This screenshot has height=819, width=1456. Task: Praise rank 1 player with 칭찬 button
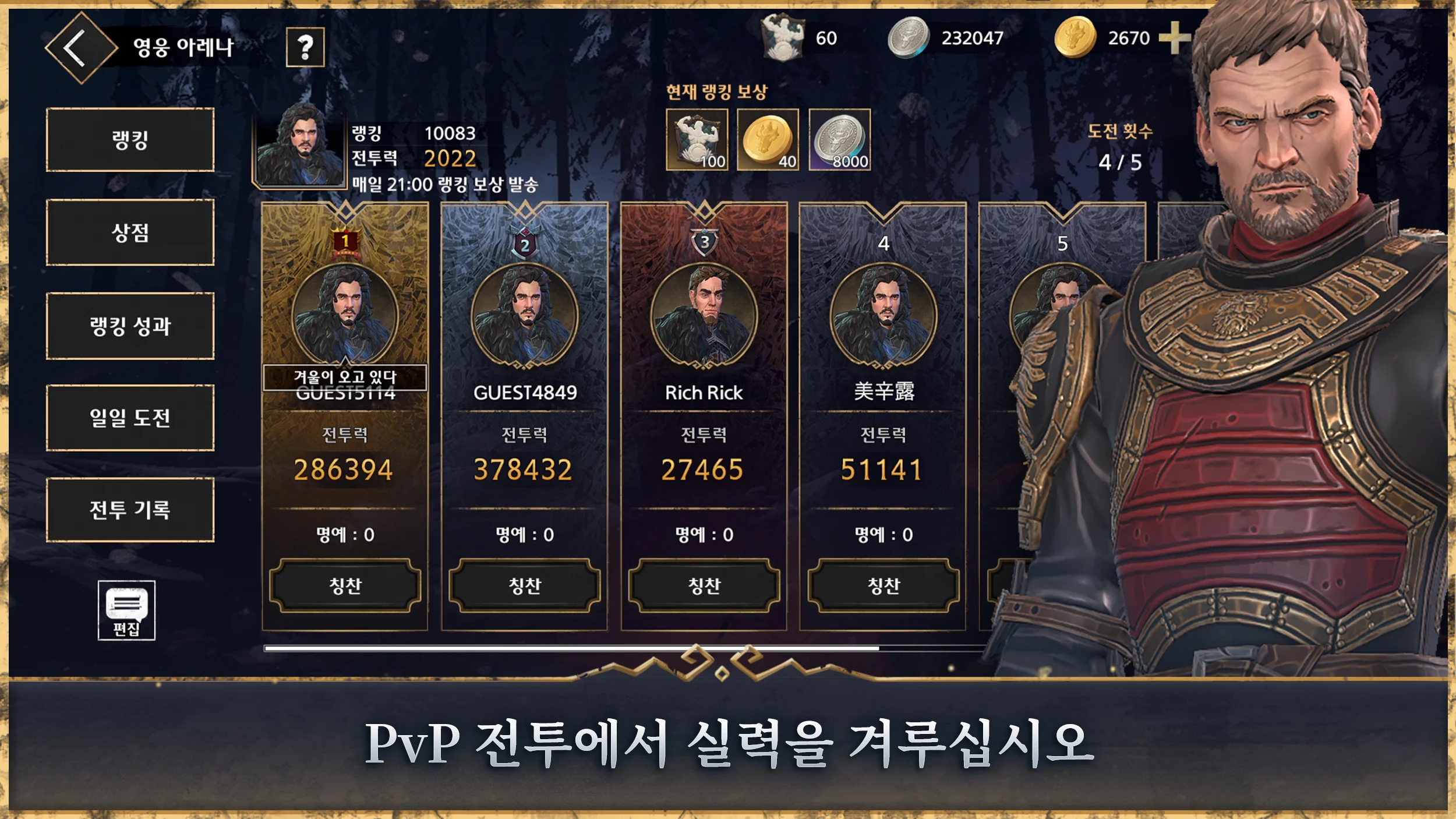click(345, 585)
